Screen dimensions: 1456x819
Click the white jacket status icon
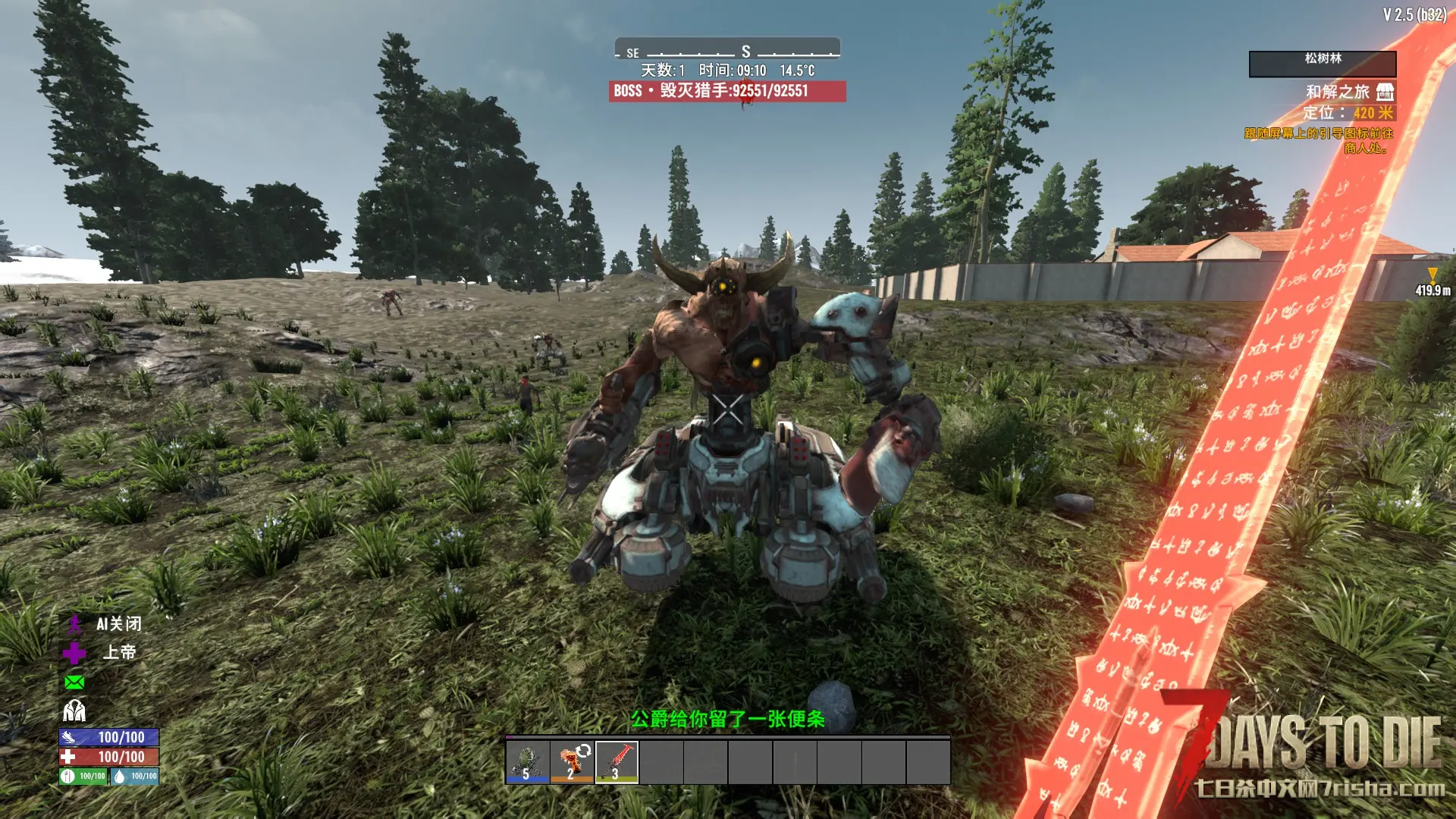(74, 711)
